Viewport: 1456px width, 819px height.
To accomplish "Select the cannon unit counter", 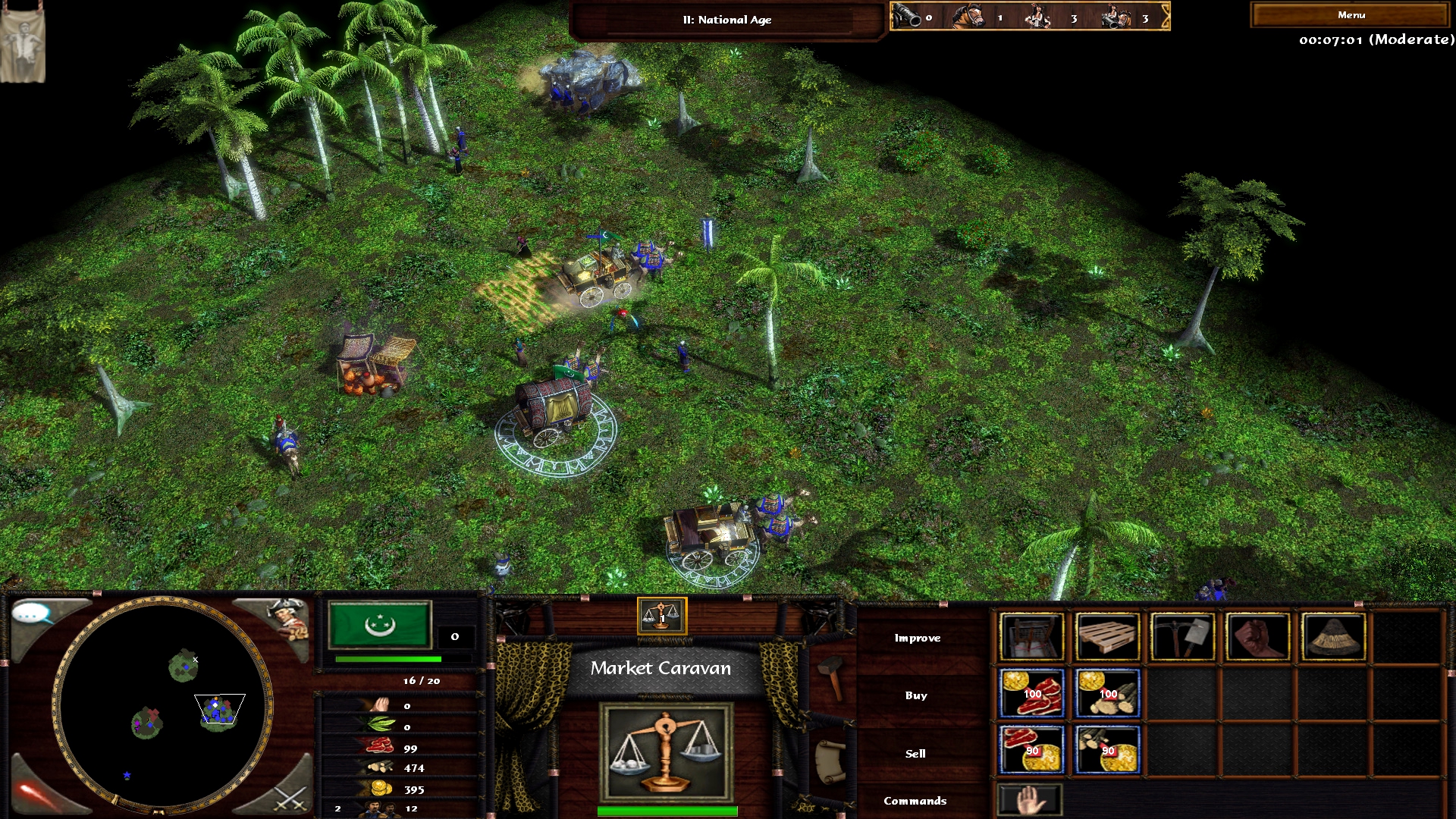I will [x=910, y=17].
